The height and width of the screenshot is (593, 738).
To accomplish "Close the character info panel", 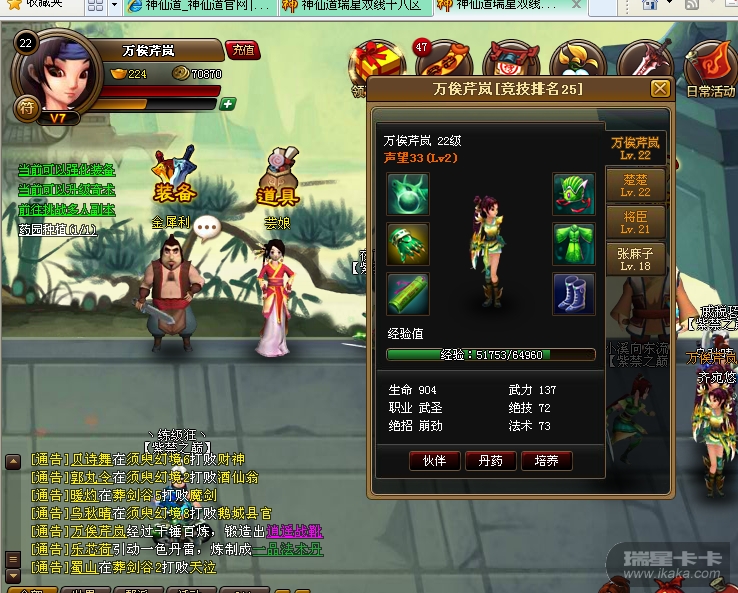I will 660,89.
